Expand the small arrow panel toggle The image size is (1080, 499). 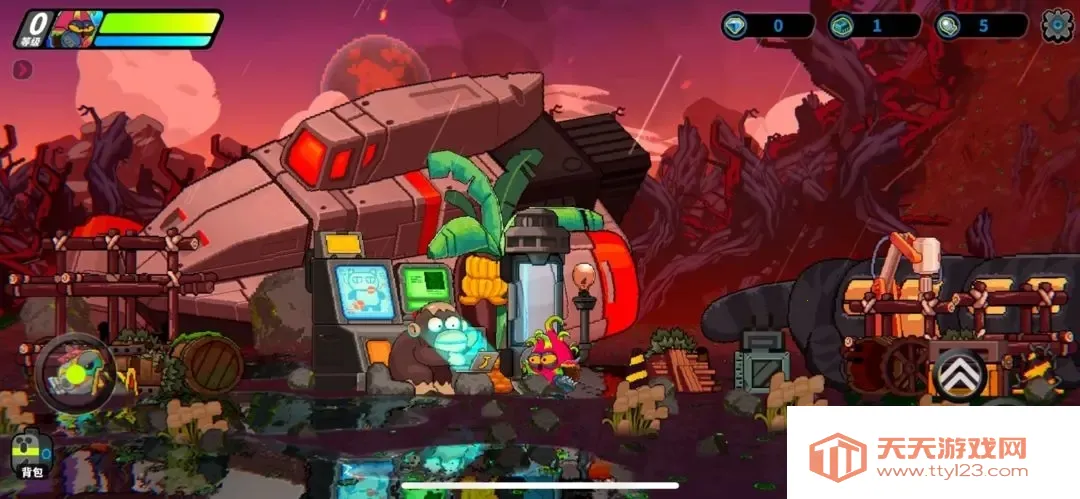pyautogui.click(x=22, y=69)
